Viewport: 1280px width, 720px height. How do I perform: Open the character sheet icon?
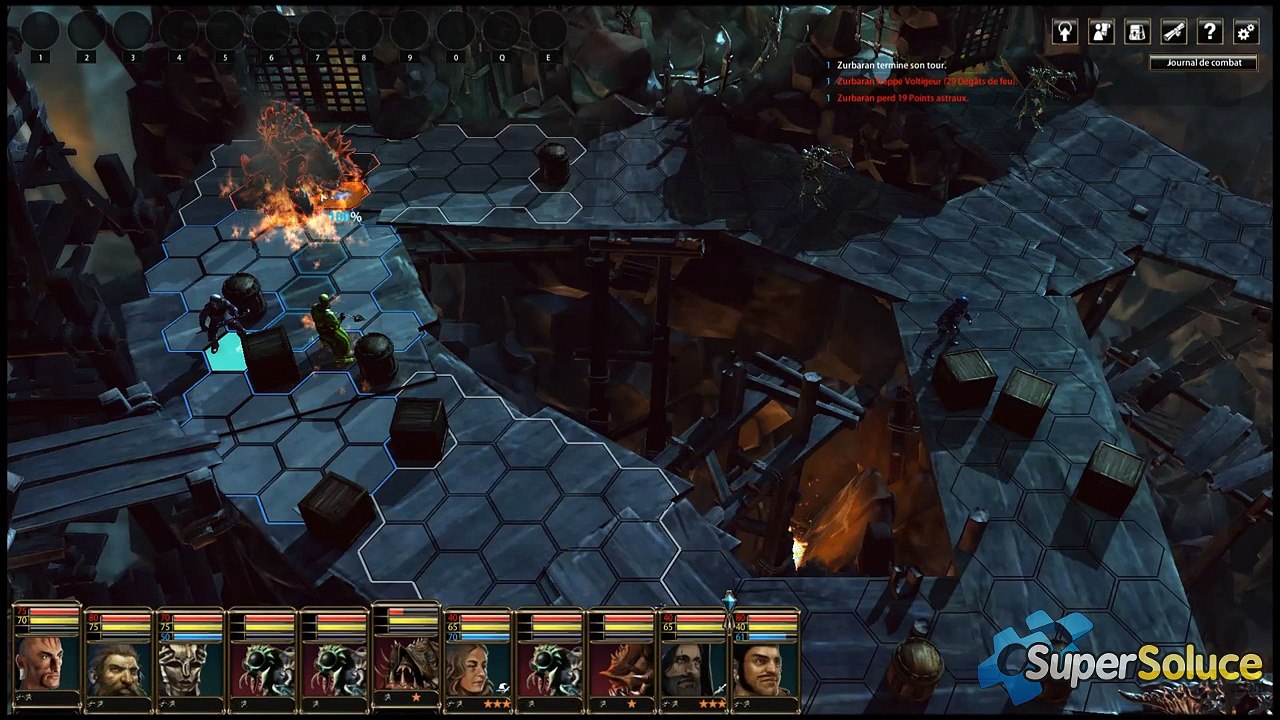[1101, 32]
